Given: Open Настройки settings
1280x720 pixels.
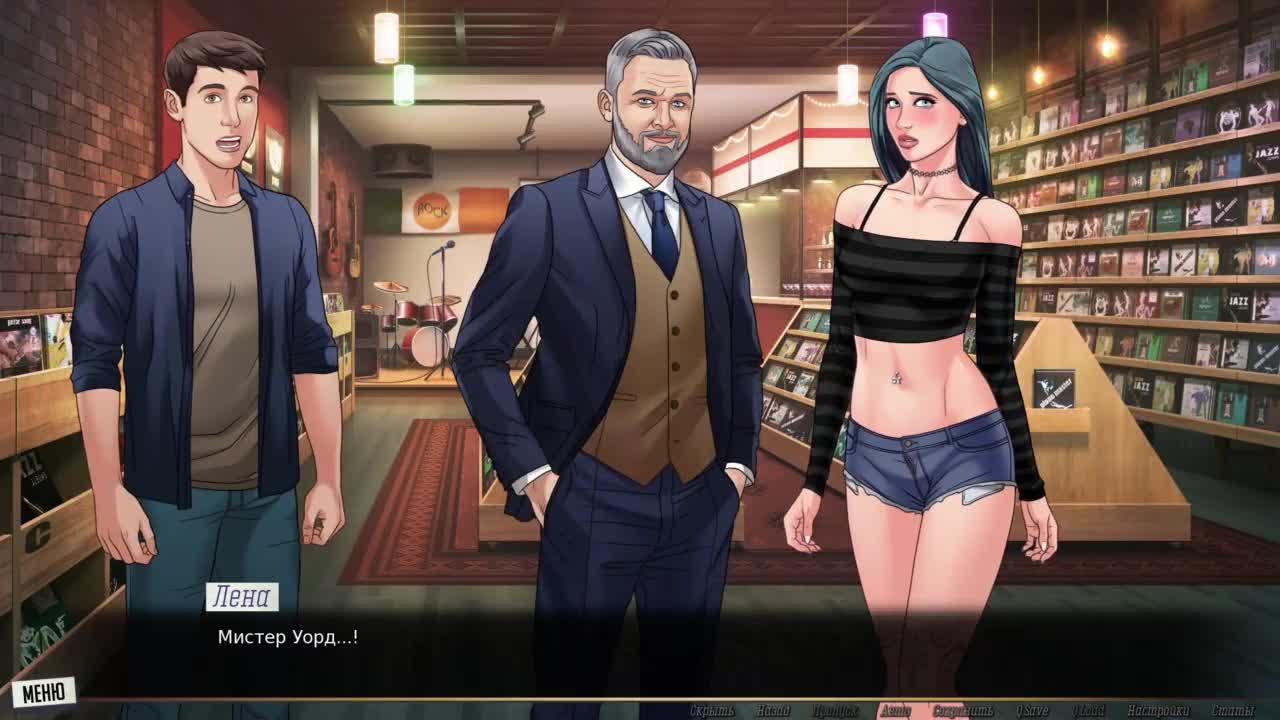Looking at the screenshot, I should (x=1158, y=711).
